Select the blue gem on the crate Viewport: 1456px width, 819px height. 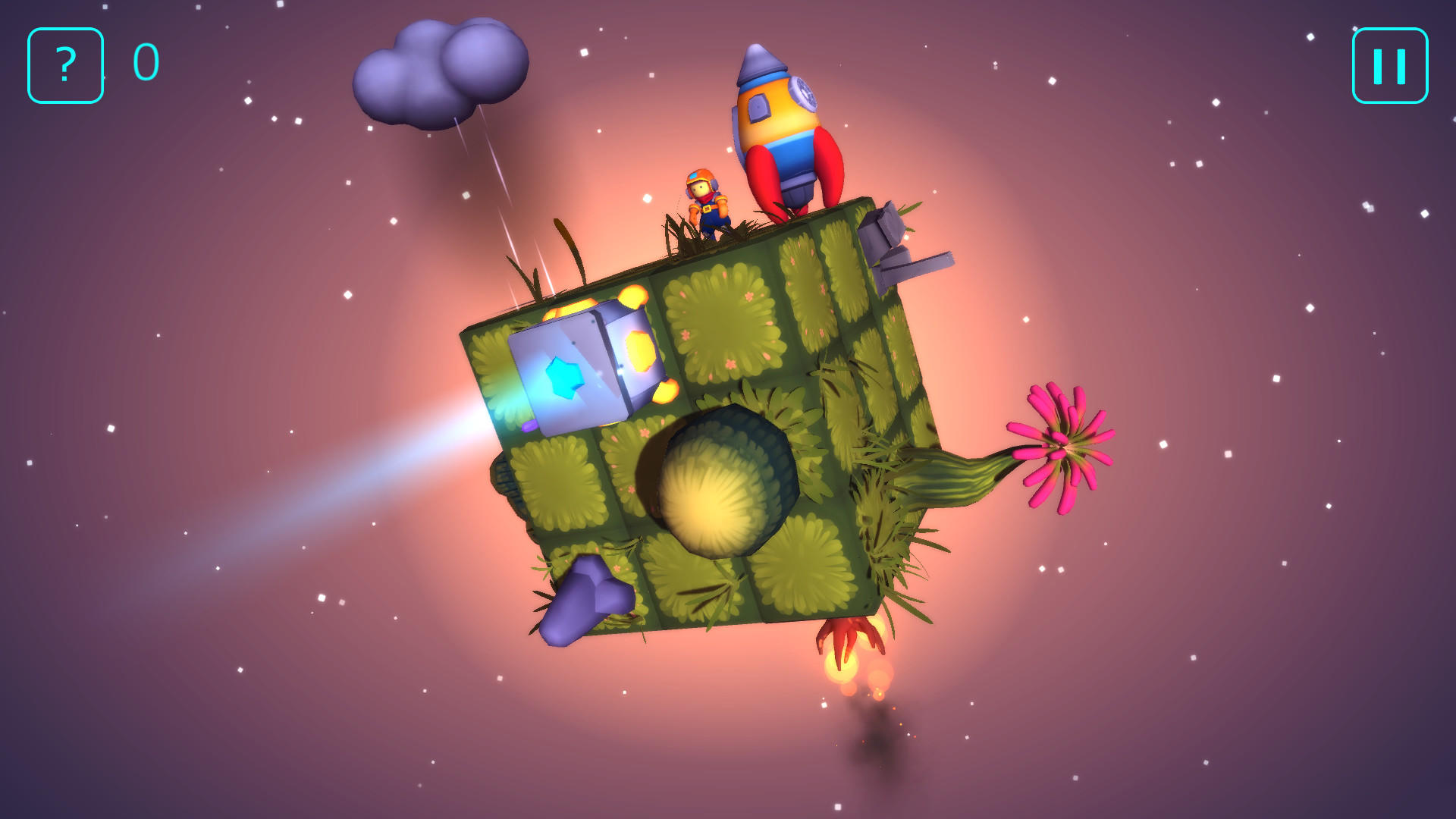click(x=565, y=379)
